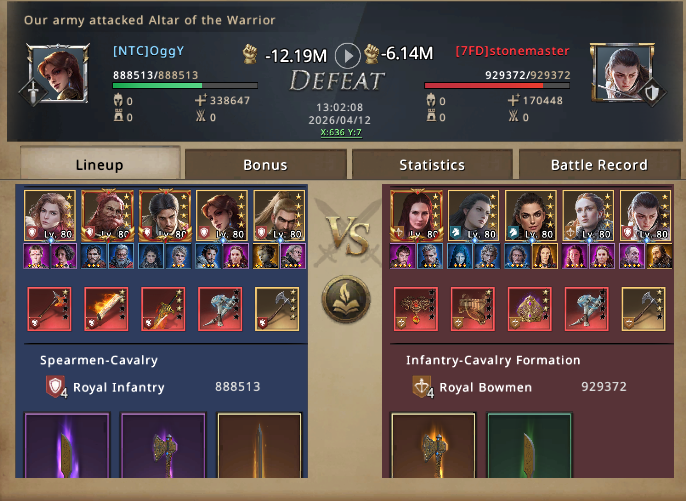The width and height of the screenshot is (686, 501).
Task: Switch to the Lineup tab
Action: point(100,164)
